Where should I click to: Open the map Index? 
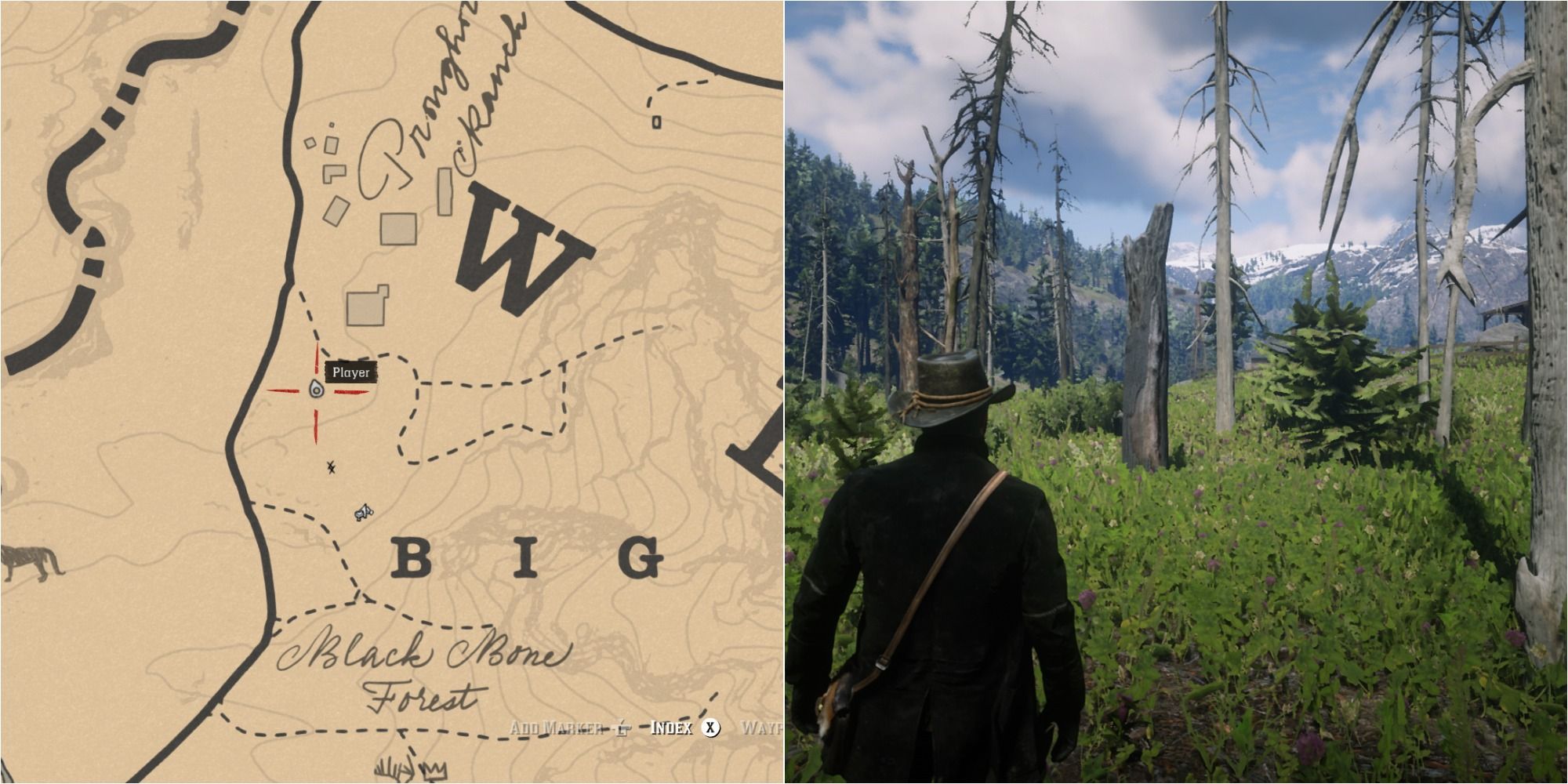point(670,728)
